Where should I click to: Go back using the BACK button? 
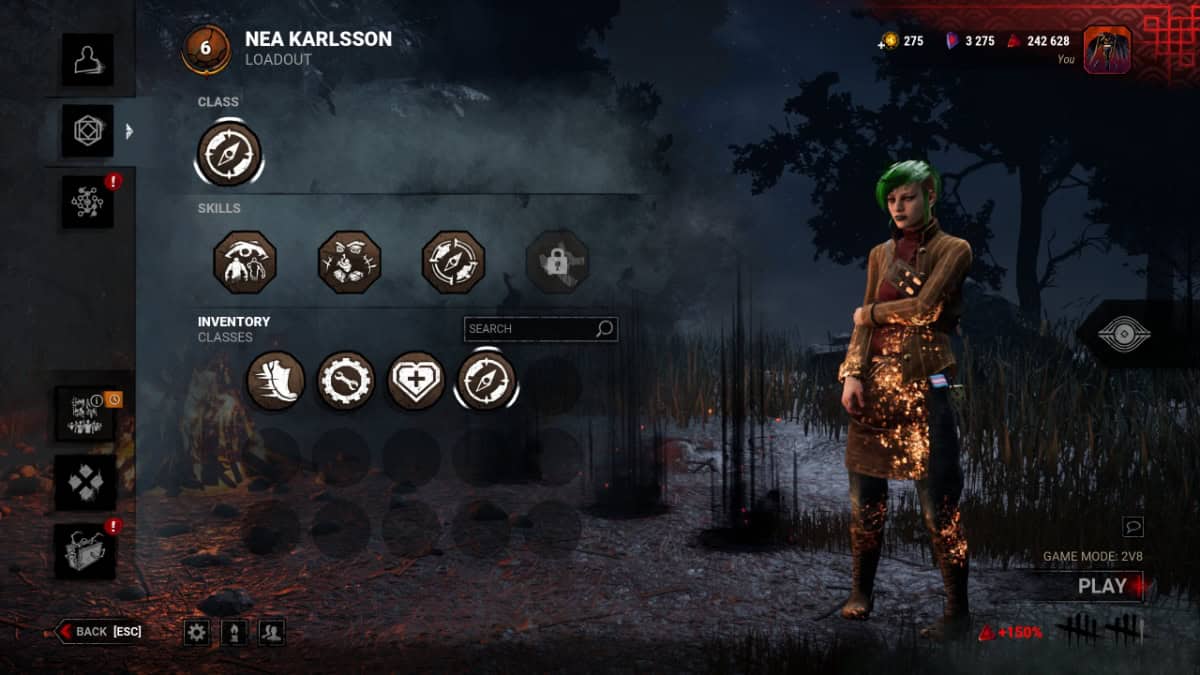[x=100, y=631]
